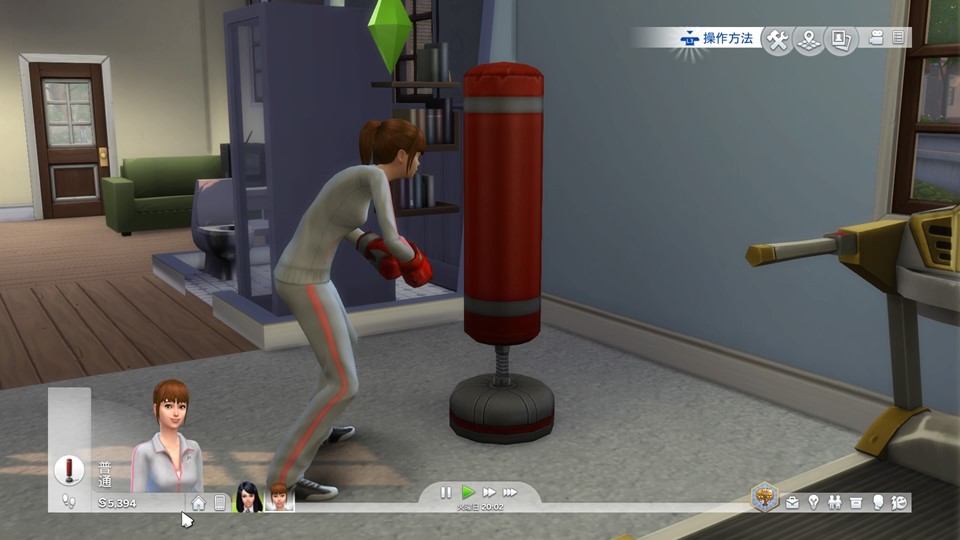The height and width of the screenshot is (540, 960).
Task: Open the Sim's phone
Action: [x=220, y=503]
